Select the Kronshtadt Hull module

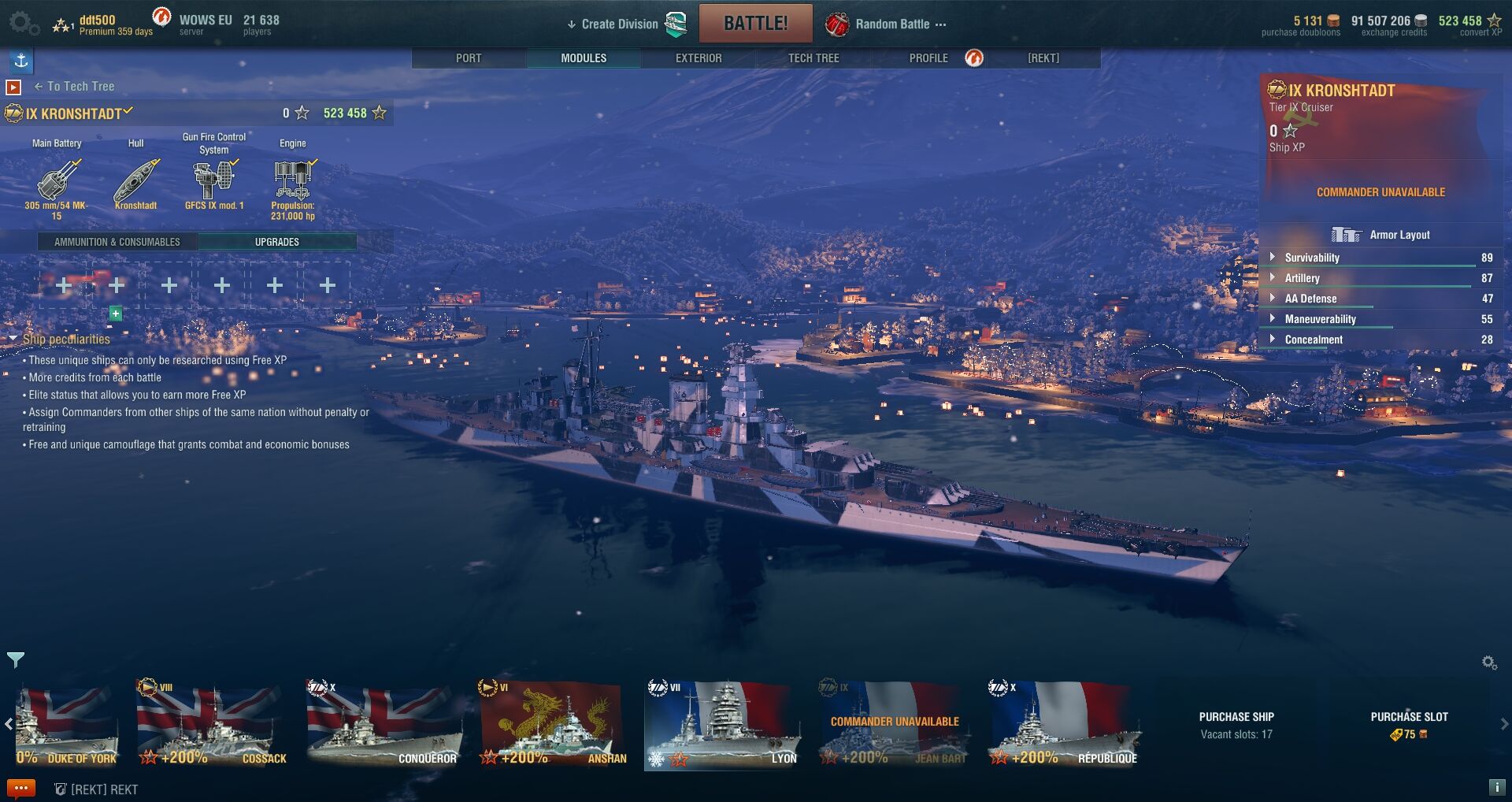coord(135,181)
